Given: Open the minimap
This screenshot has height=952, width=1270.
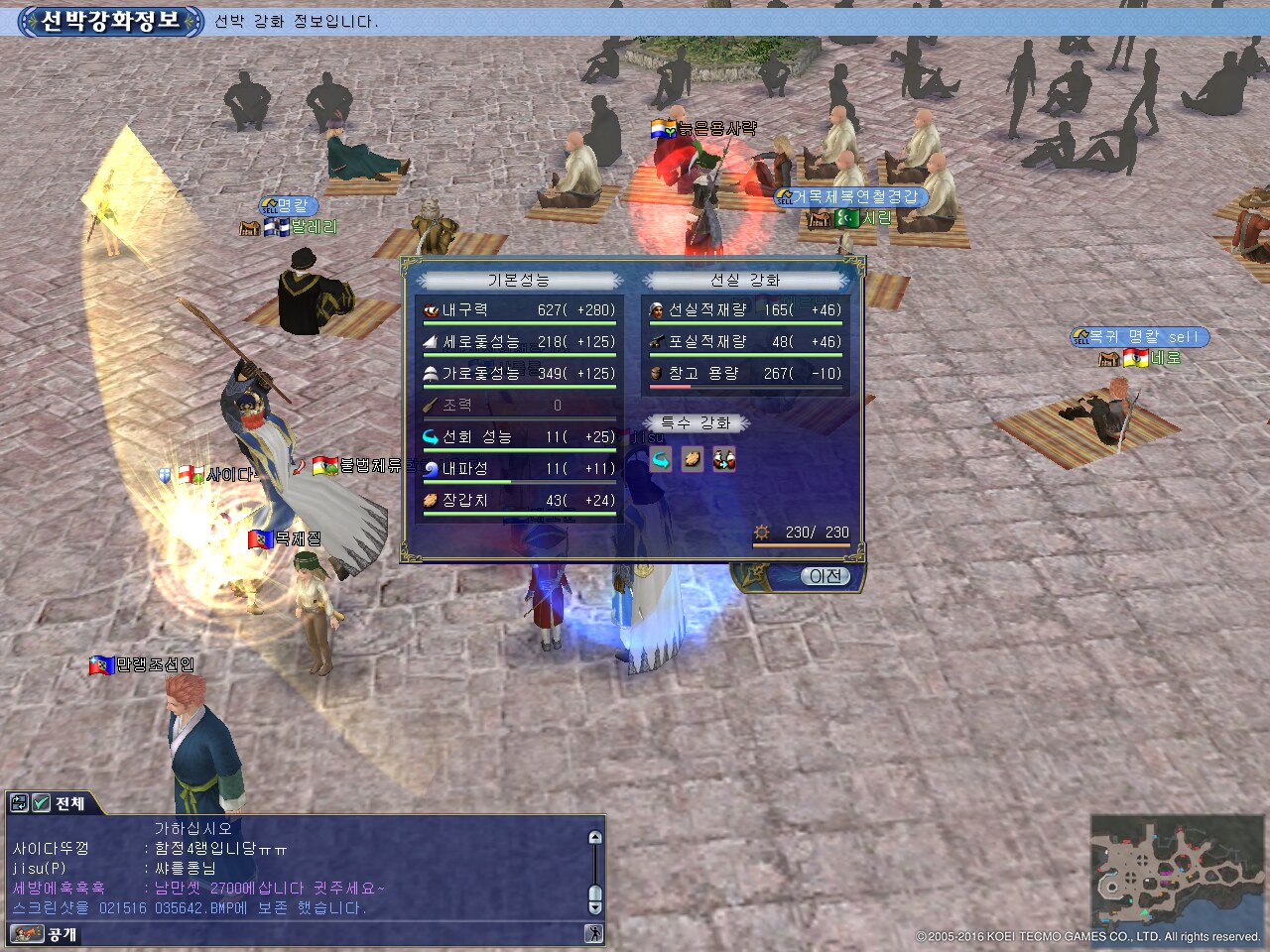Looking at the screenshot, I should click(1177, 873).
